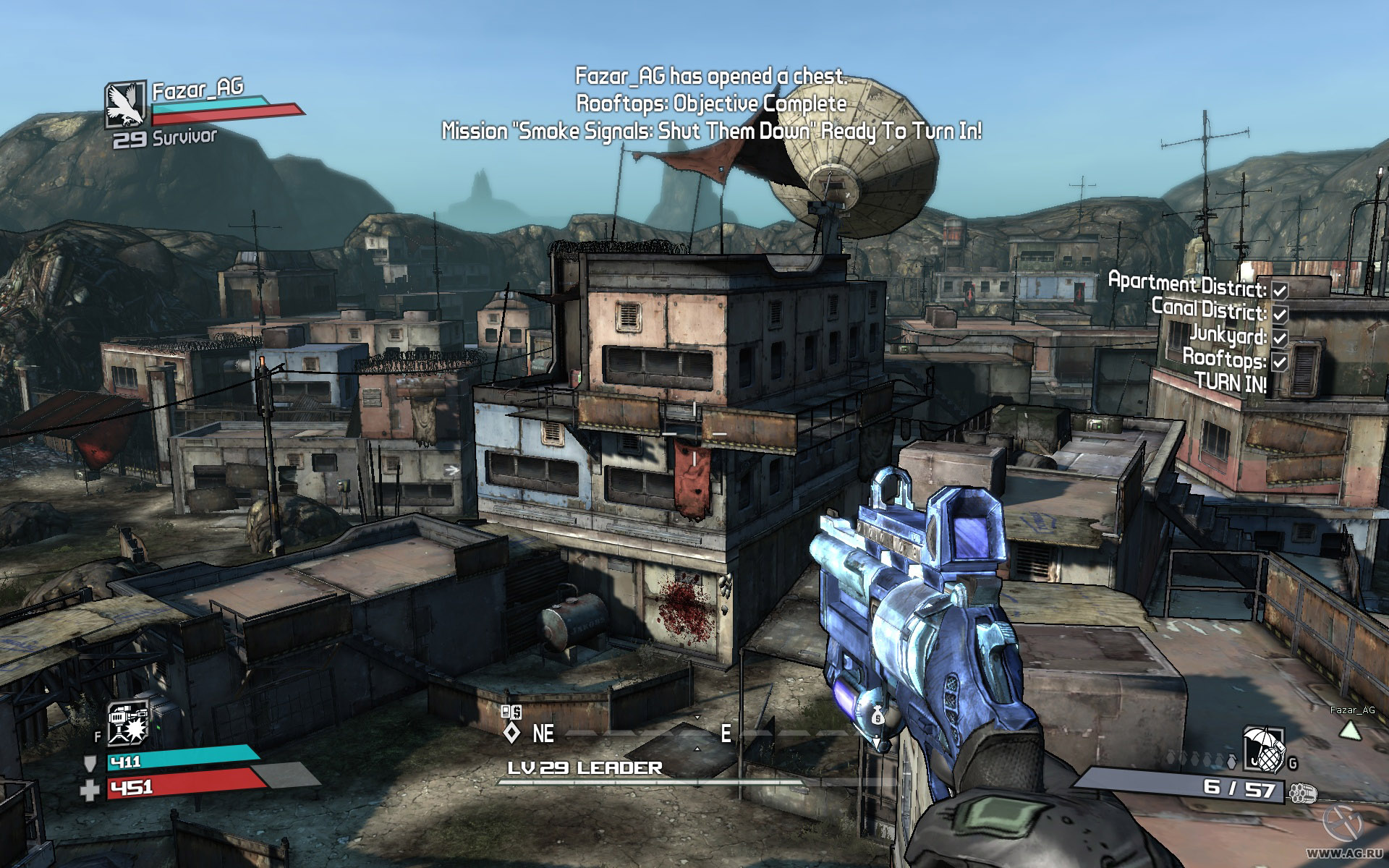The width and height of the screenshot is (1389, 868).
Task: Click the shield icon beside the 411 bar
Action: tap(90, 764)
